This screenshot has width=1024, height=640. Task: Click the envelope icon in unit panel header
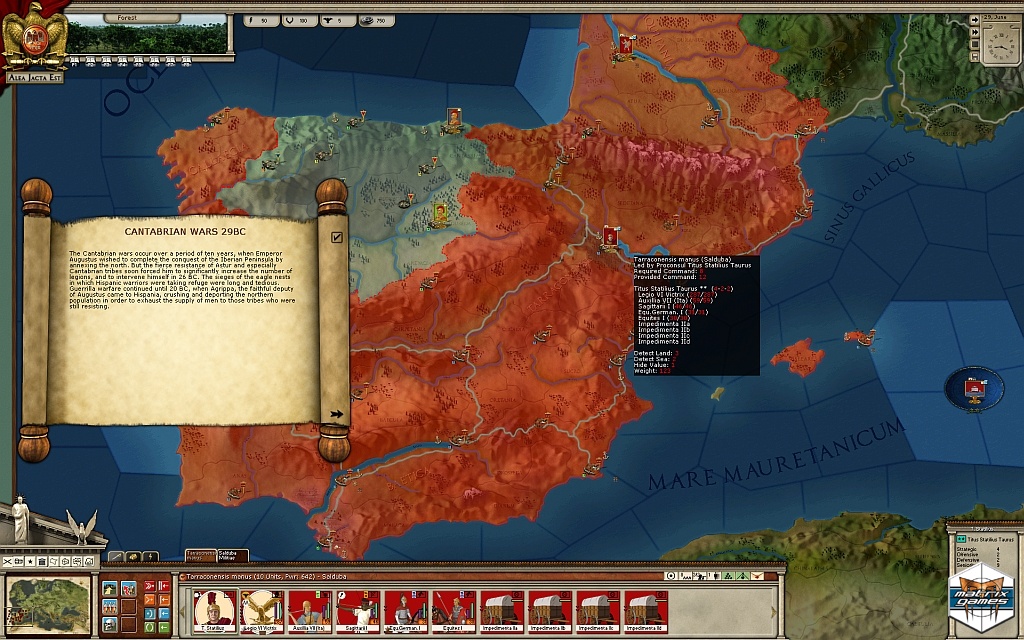click(x=759, y=576)
